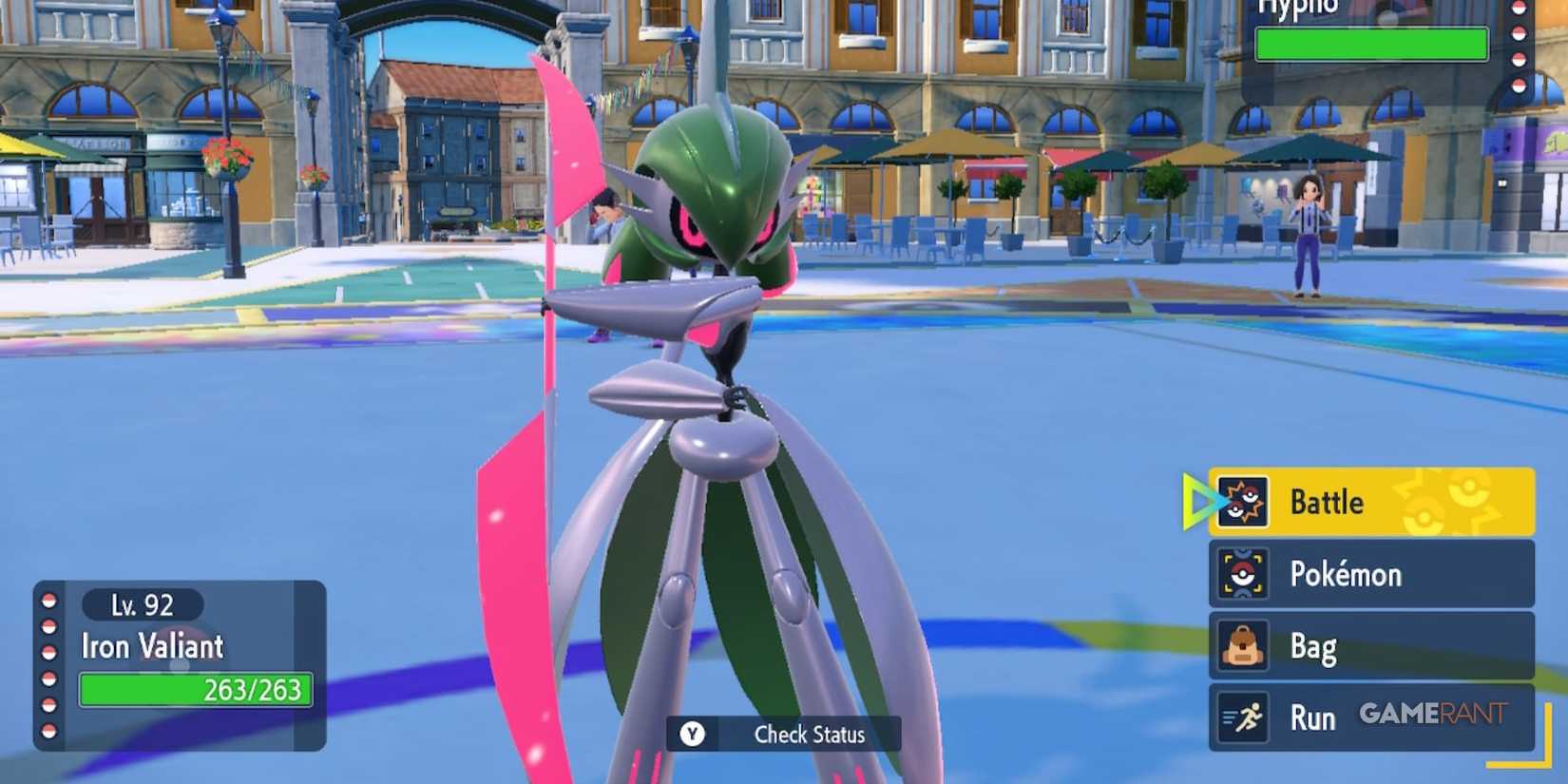Click the Y button icon on Check Status prompt
This screenshot has height=784, width=1568.
695,734
